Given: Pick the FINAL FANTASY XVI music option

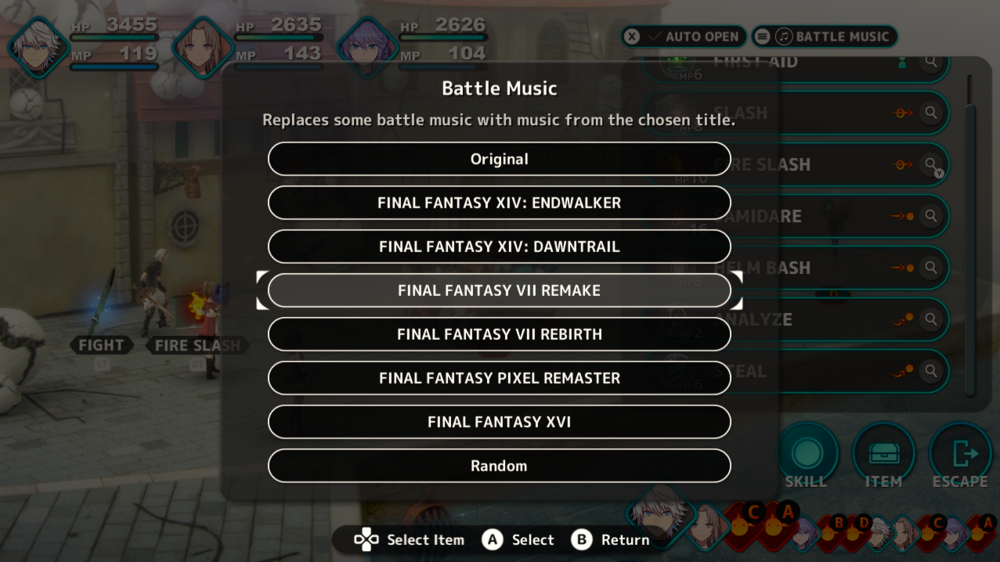Looking at the screenshot, I should tap(499, 422).
